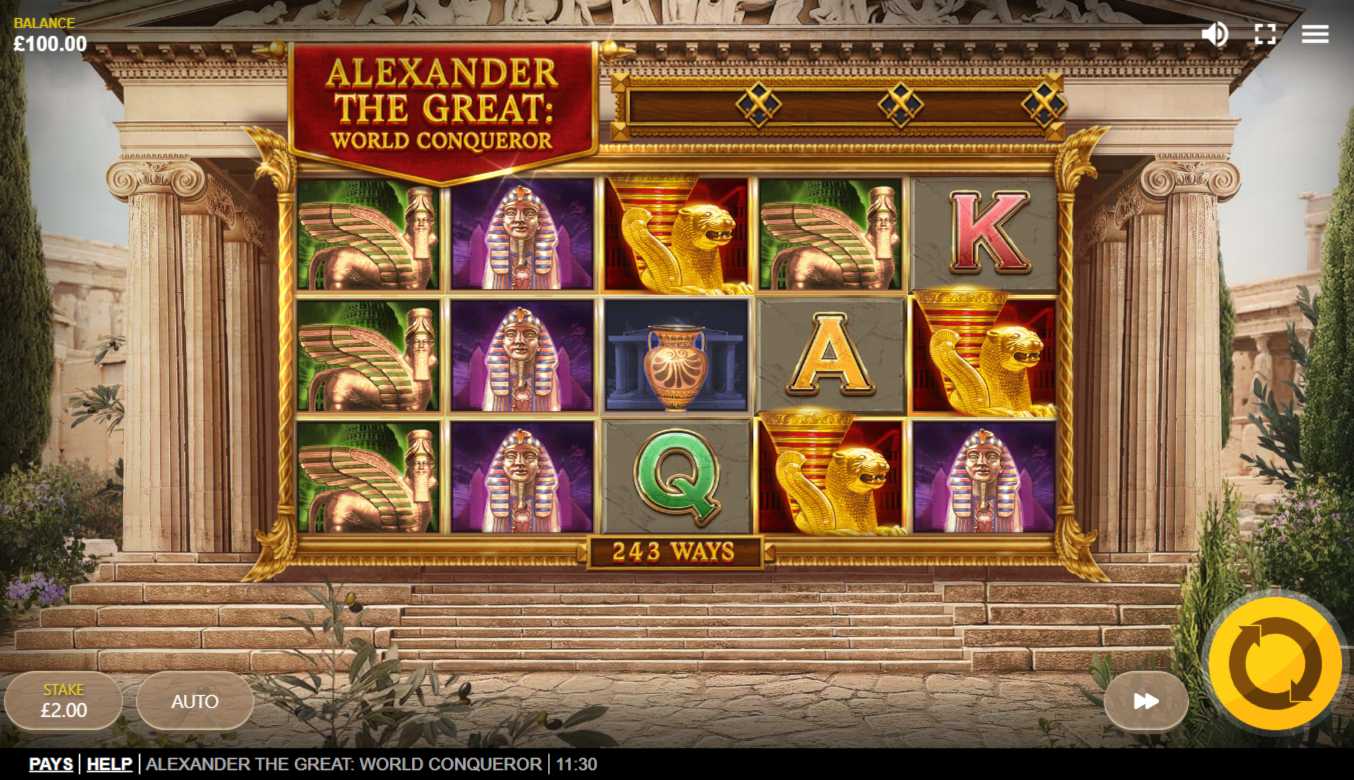Screen dimensions: 1354x780
Task: Open the hamburger menu
Action: pyautogui.click(x=1315, y=34)
